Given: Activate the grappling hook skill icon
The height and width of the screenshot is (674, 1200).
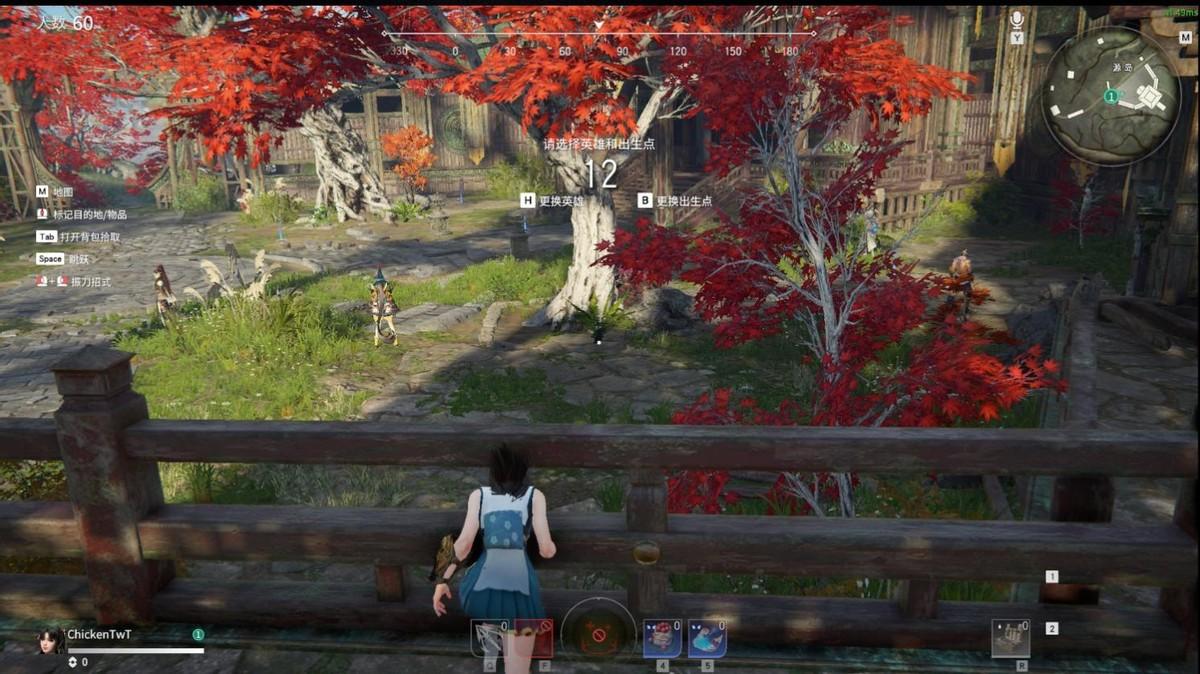Looking at the screenshot, I should [490, 637].
